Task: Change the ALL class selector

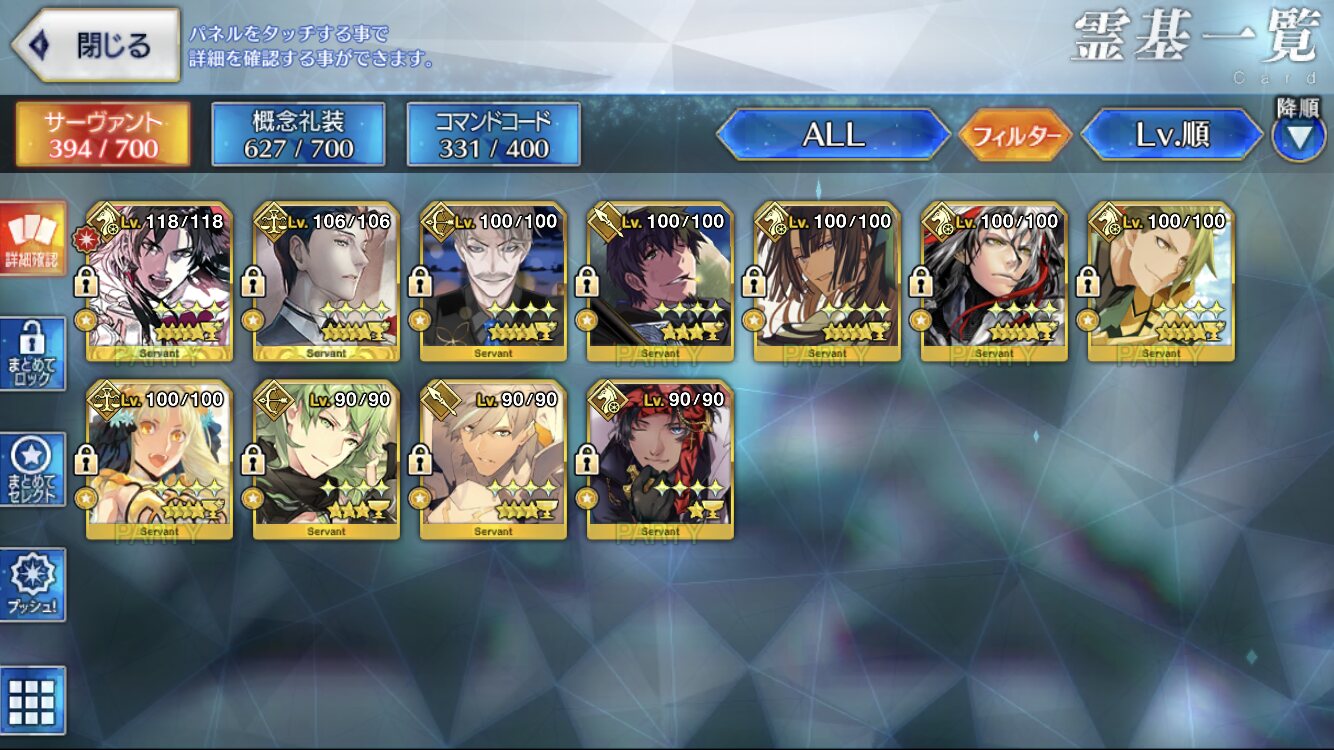Action: [833, 135]
